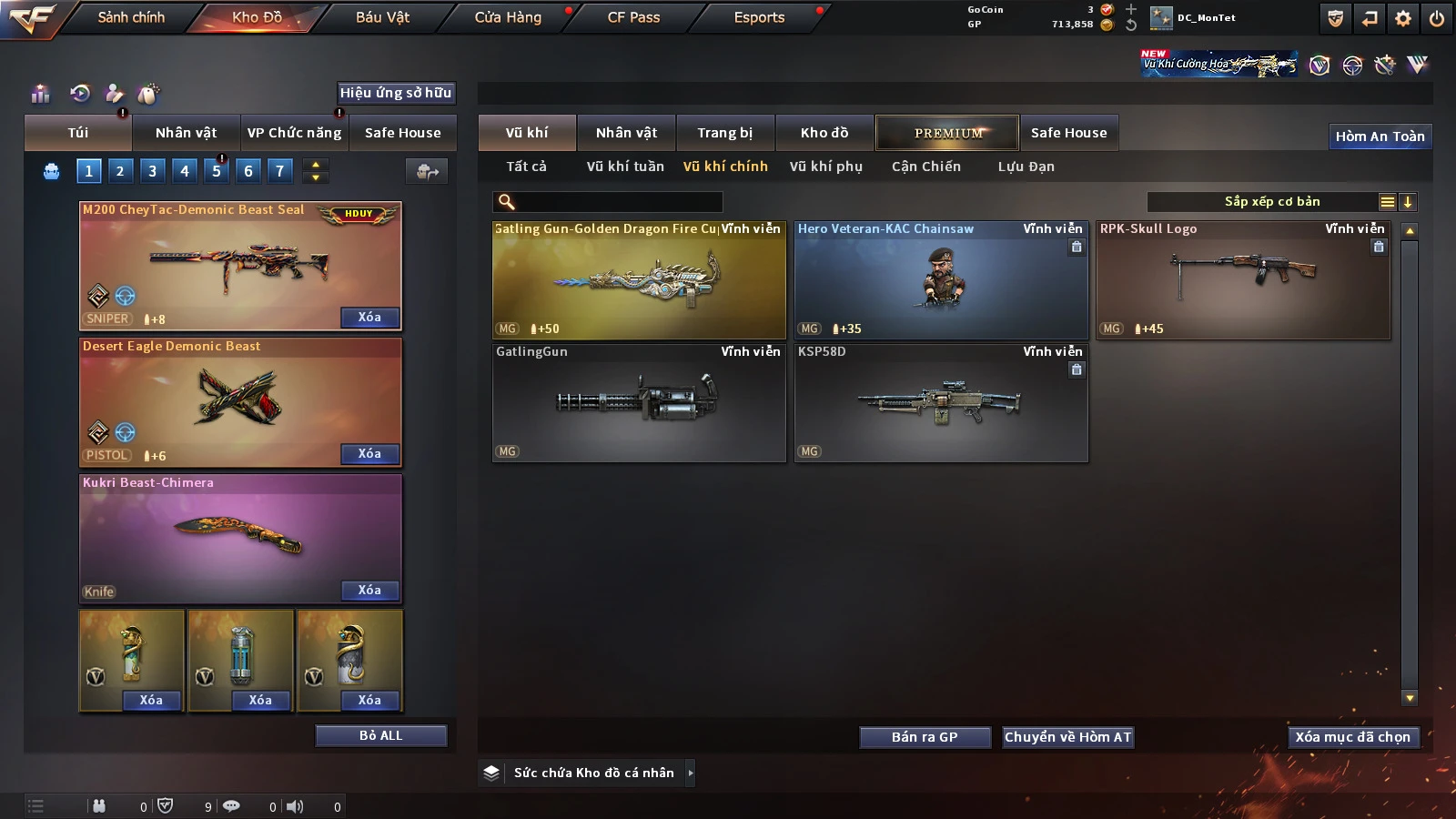Viewport: 1456px width, 819px height.
Task: Open the Báu Vật menu
Action: [x=382, y=17]
